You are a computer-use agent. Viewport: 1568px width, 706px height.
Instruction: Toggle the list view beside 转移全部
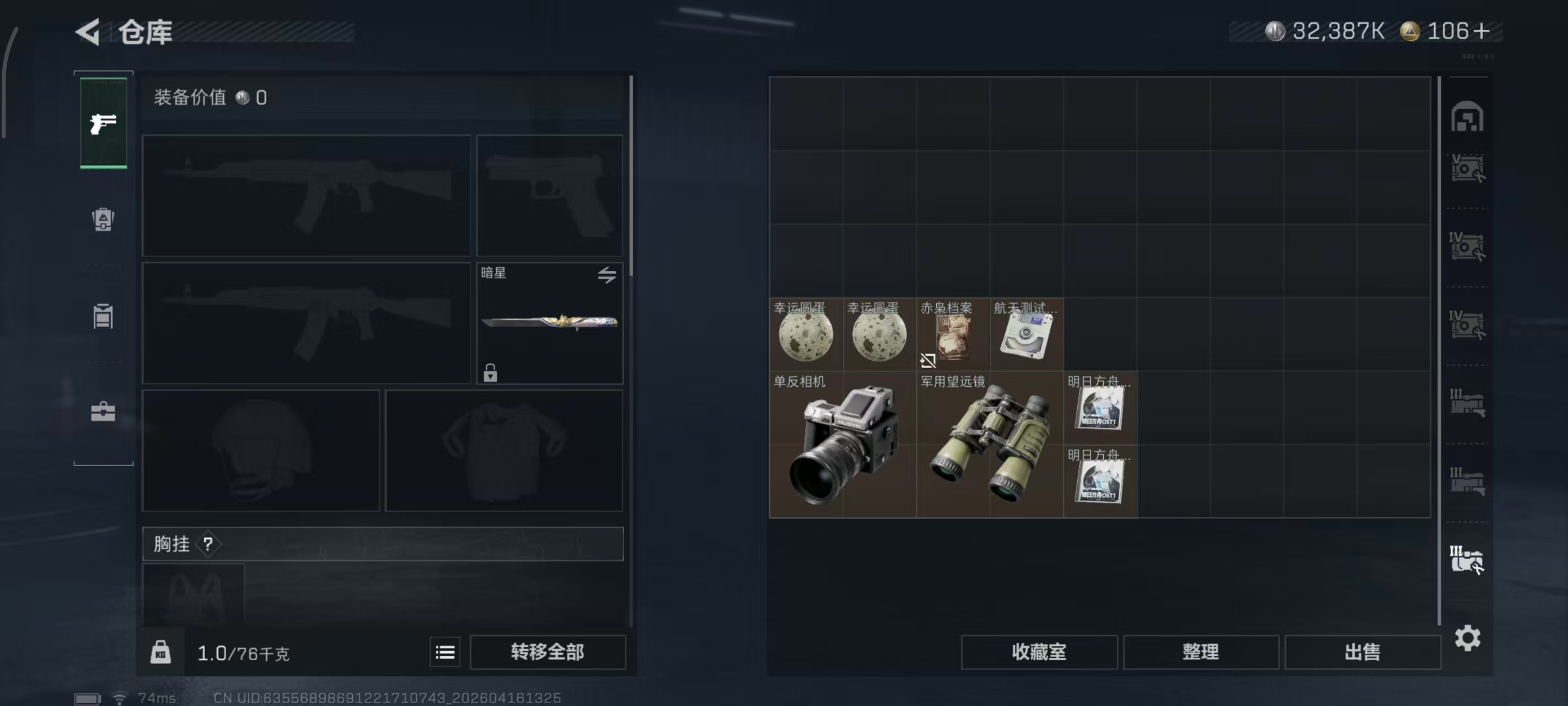point(445,651)
